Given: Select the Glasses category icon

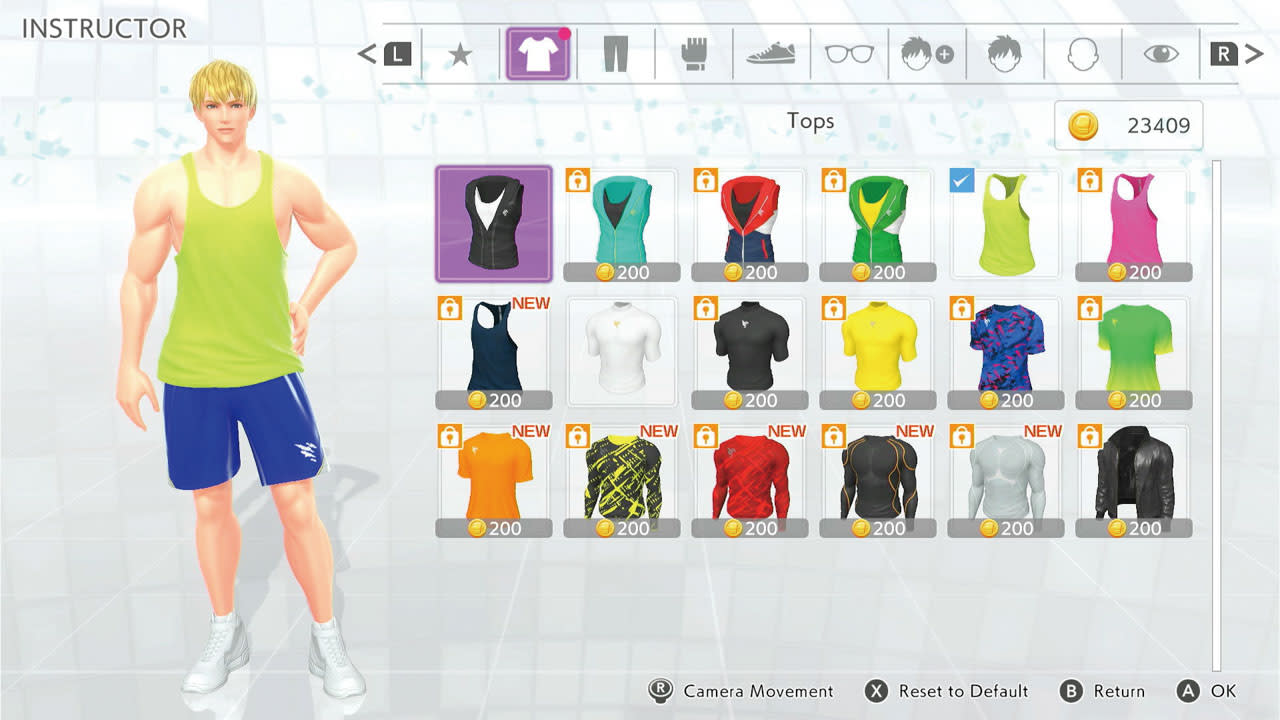Looking at the screenshot, I should (849, 54).
